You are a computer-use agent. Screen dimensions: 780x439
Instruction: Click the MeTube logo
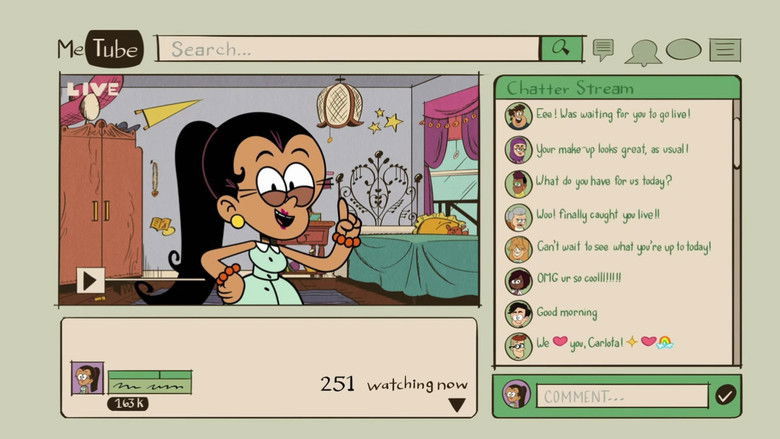click(99, 48)
